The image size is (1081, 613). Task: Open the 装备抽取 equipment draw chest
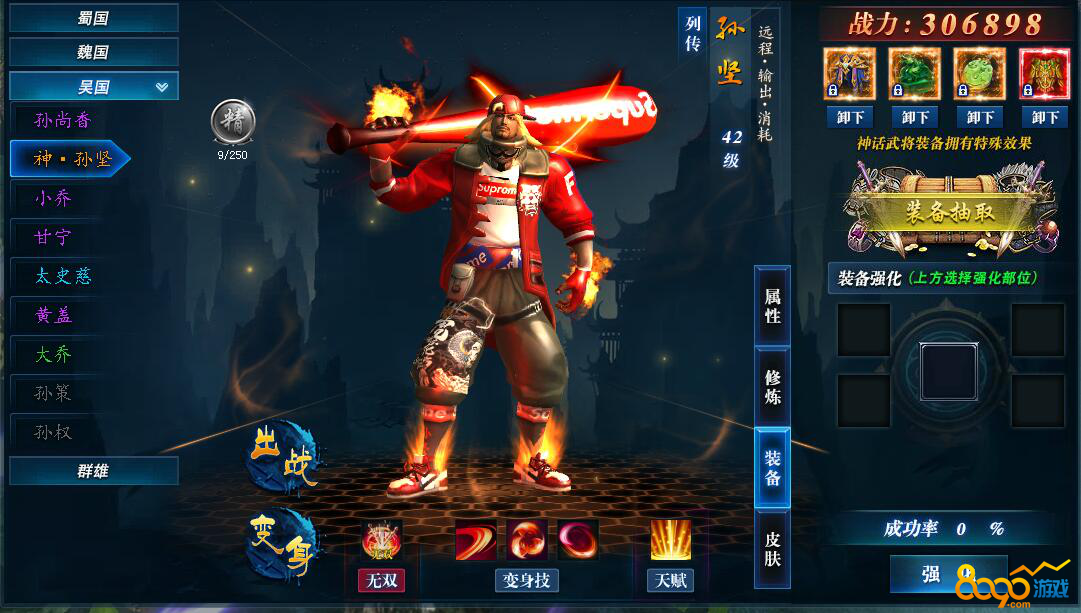point(935,211)
